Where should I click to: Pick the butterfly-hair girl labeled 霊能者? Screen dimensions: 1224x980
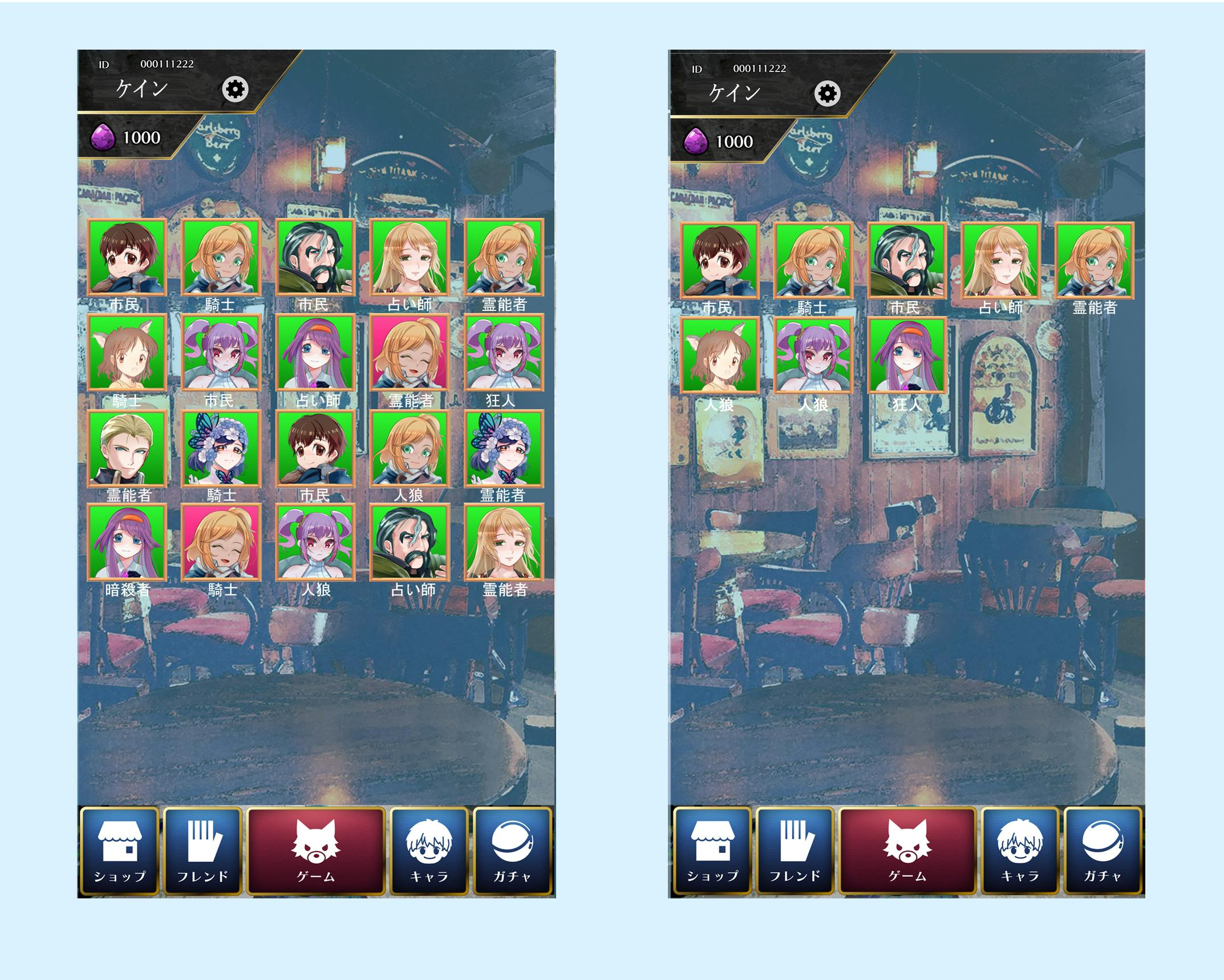[504, 448]
